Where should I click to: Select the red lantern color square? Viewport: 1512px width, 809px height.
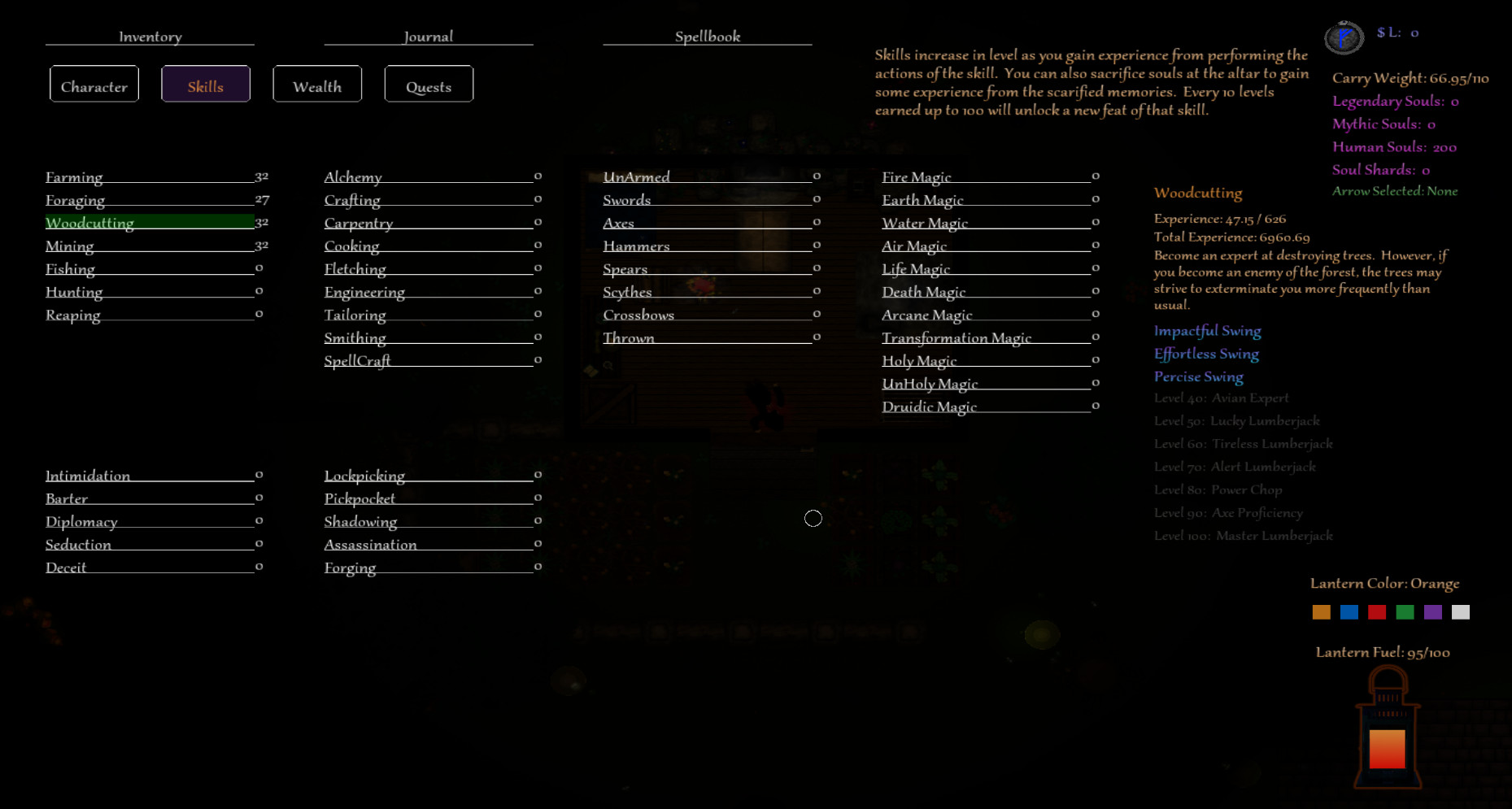click(1377, 611)
